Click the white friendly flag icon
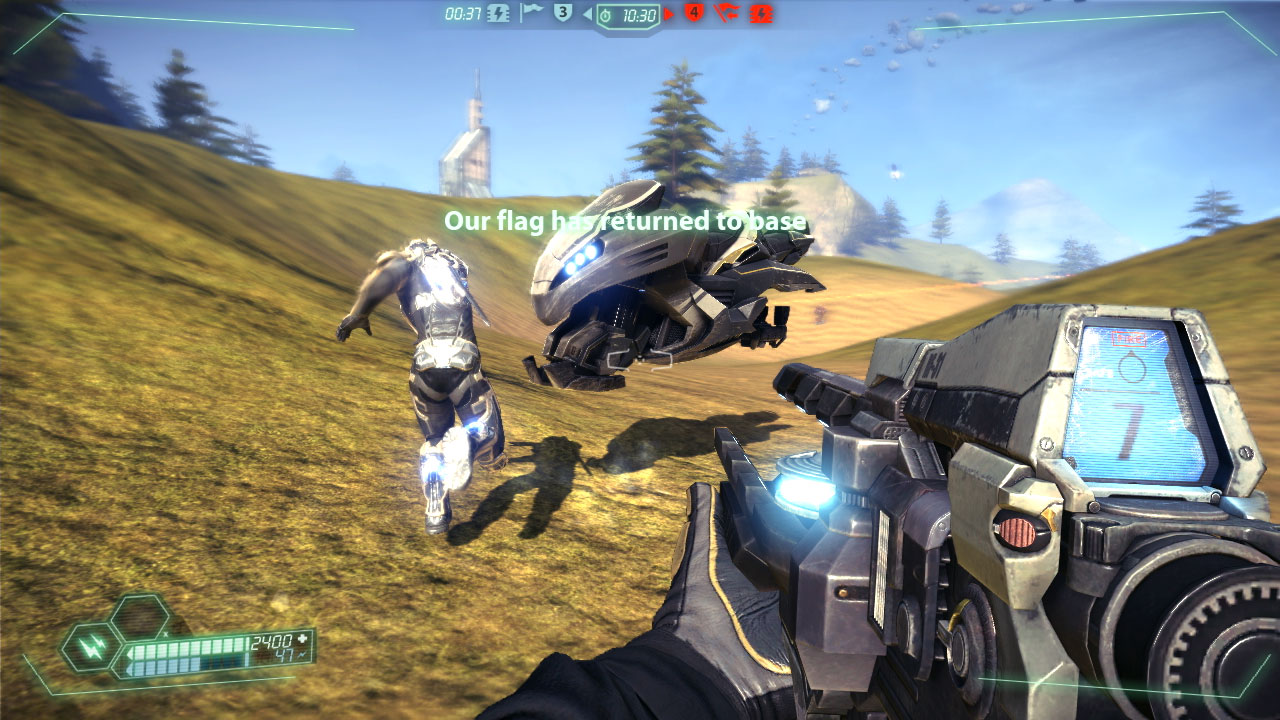The image size is (1280, 720). [x=533, y=13]
